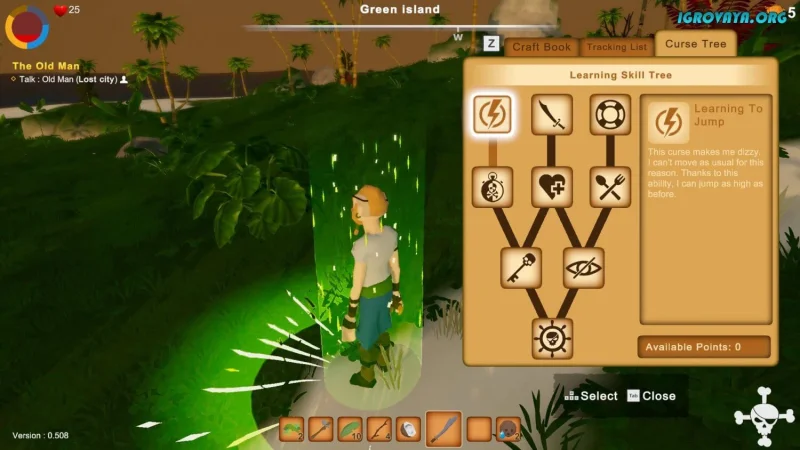Pick the life preserver ring skill node
The width and height of the screenshot is (800, 450).
[x=609, y=115]
